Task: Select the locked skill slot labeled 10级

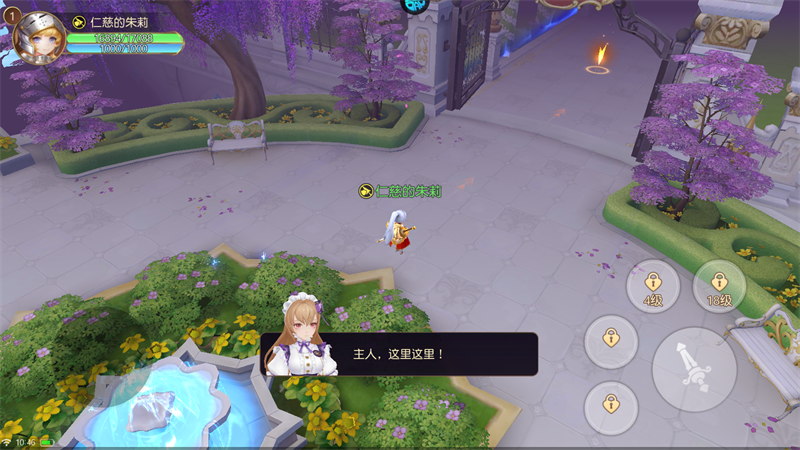Action: pyautogui.click(x=719, y=286)
